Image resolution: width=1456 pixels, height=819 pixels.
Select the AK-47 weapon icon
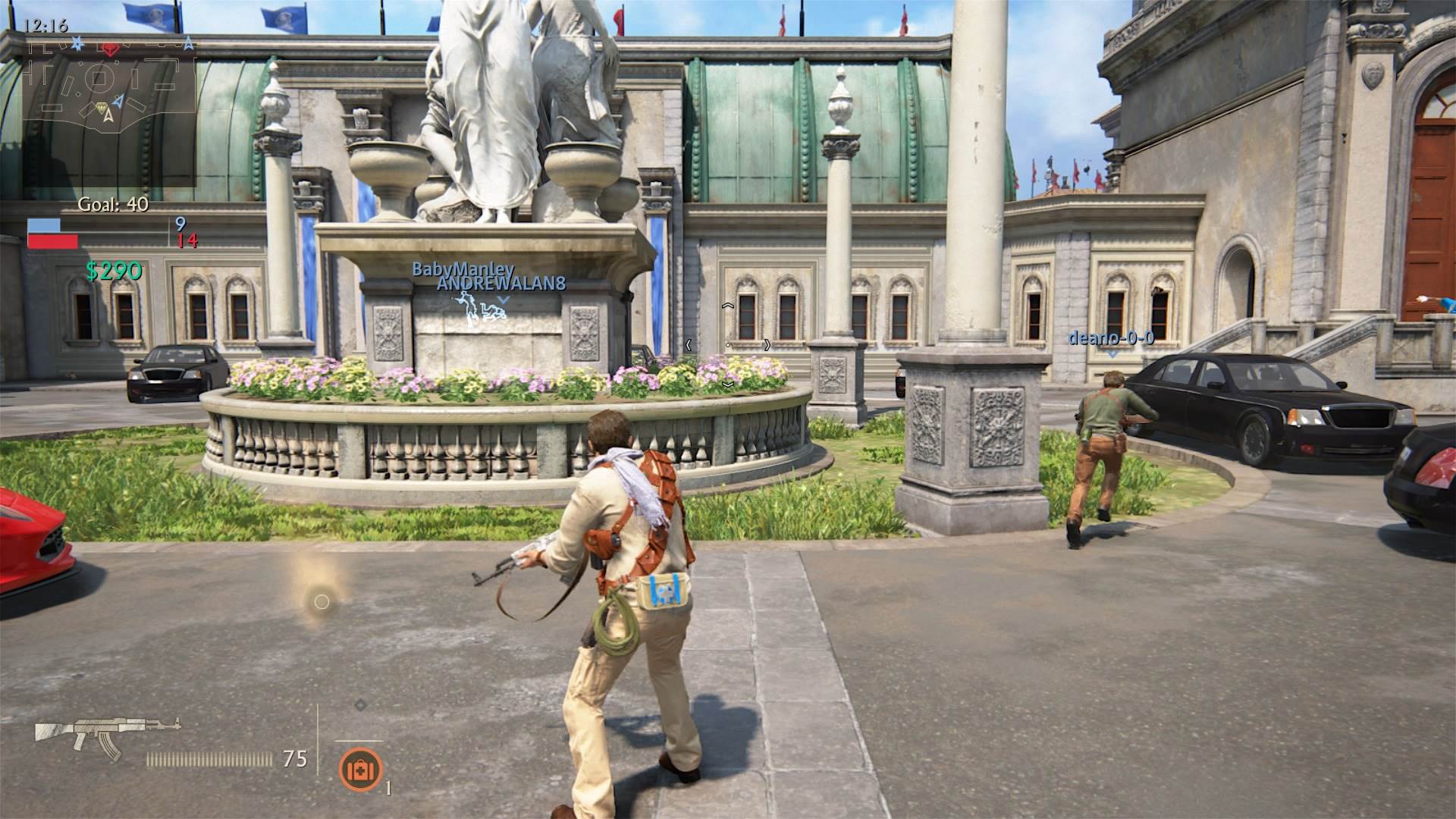[x=108, y=738]
